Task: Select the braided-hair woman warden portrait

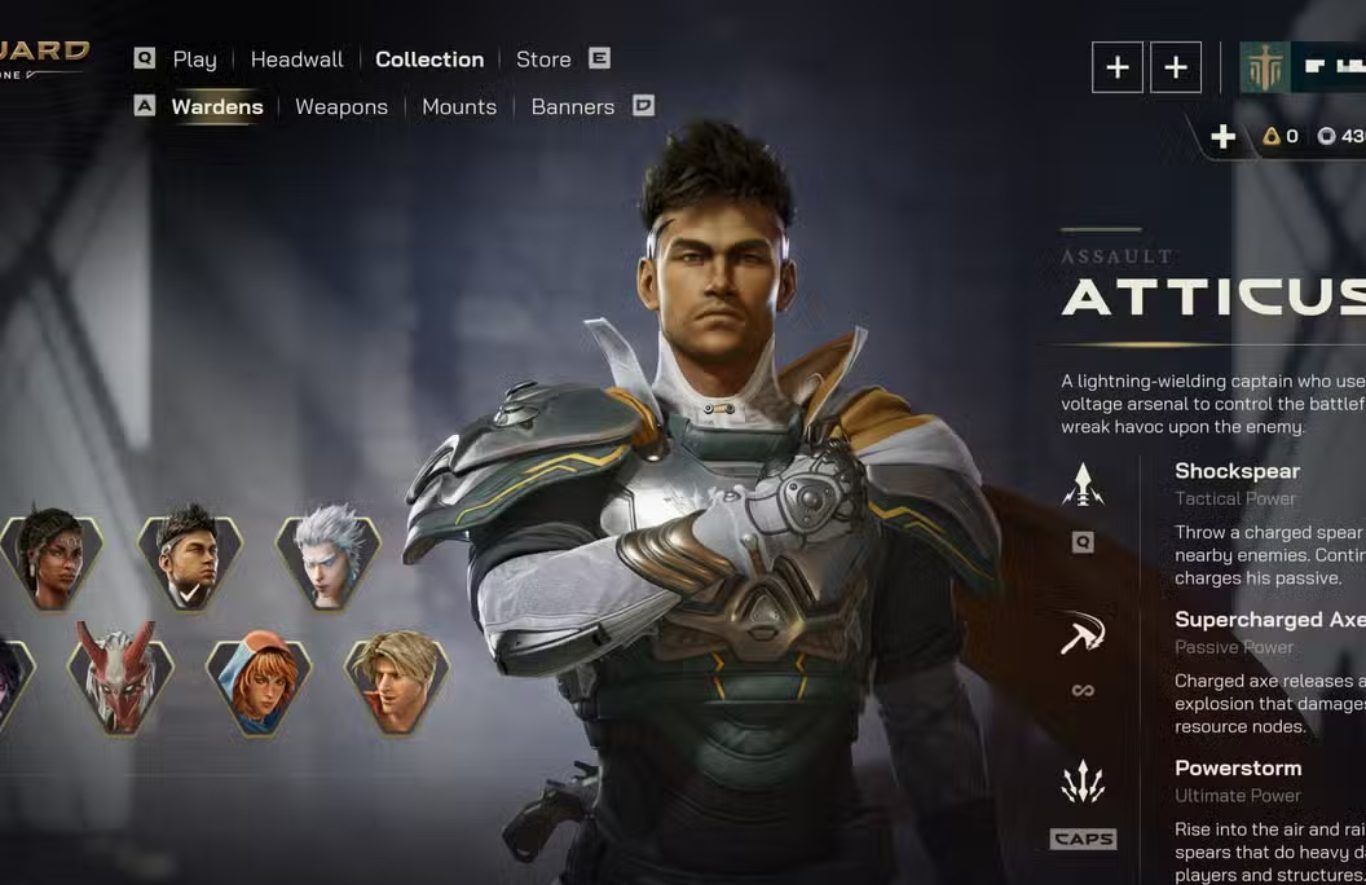Action: point(52,558)
